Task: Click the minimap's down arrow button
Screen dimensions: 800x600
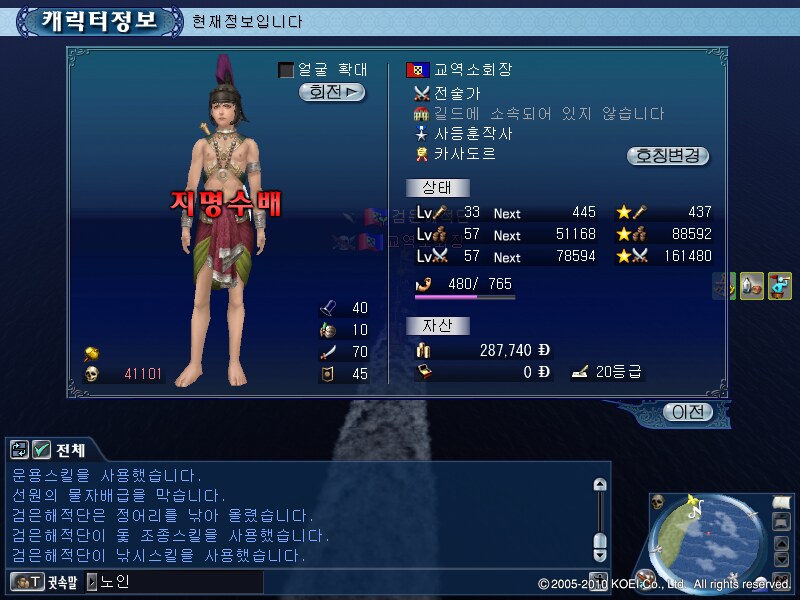Action: pos(781,558)
